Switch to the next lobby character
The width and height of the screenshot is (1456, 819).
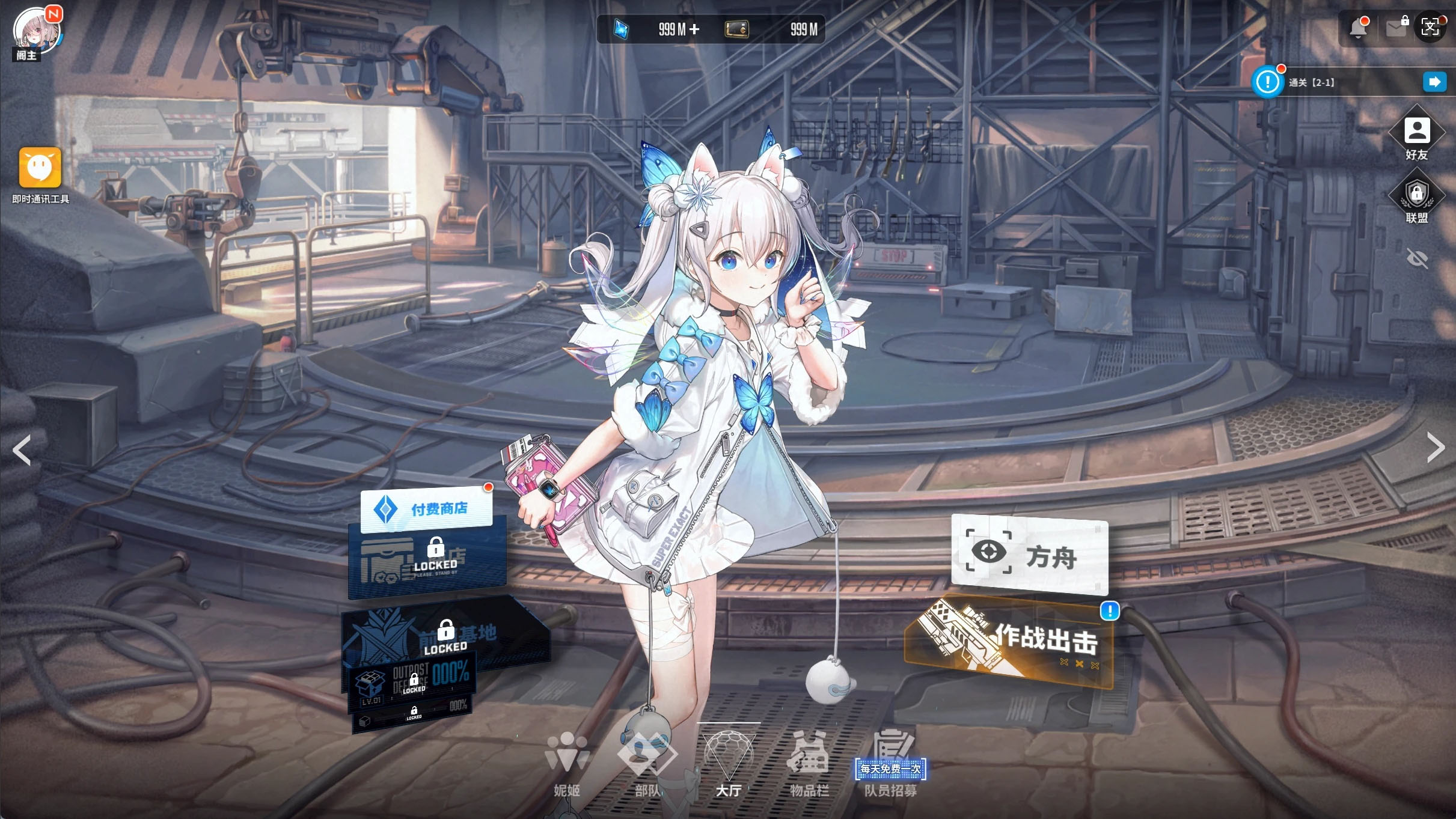coord(1436,447)
